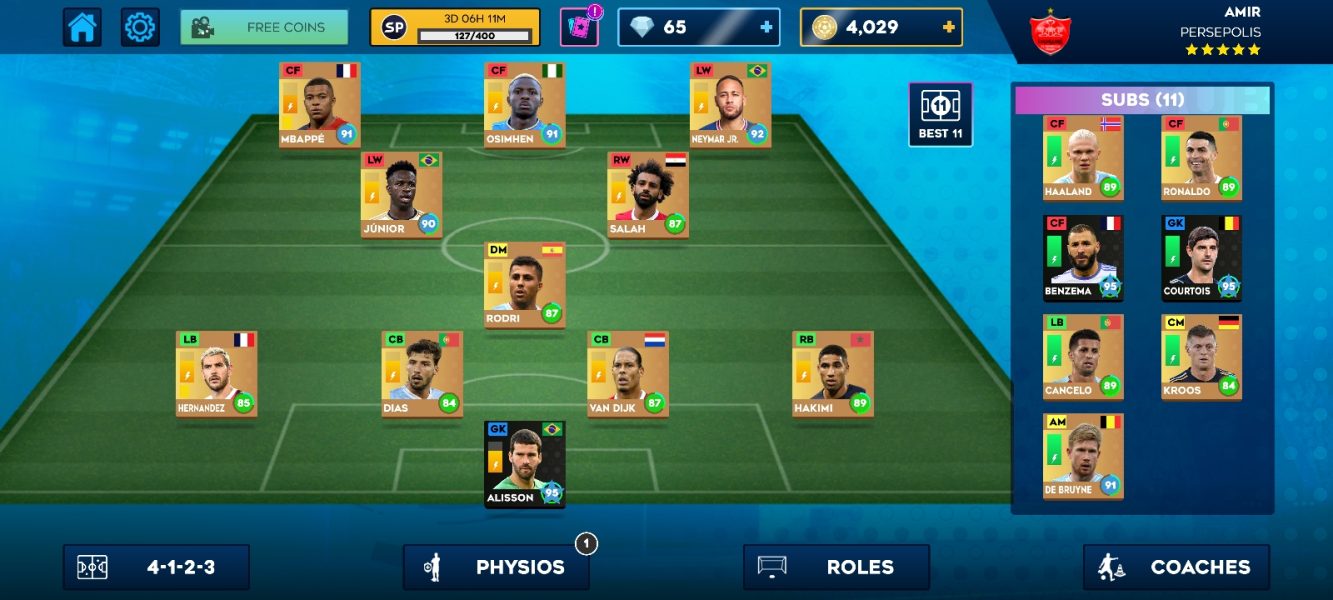Claim free coins by watching video

point(264,28)
